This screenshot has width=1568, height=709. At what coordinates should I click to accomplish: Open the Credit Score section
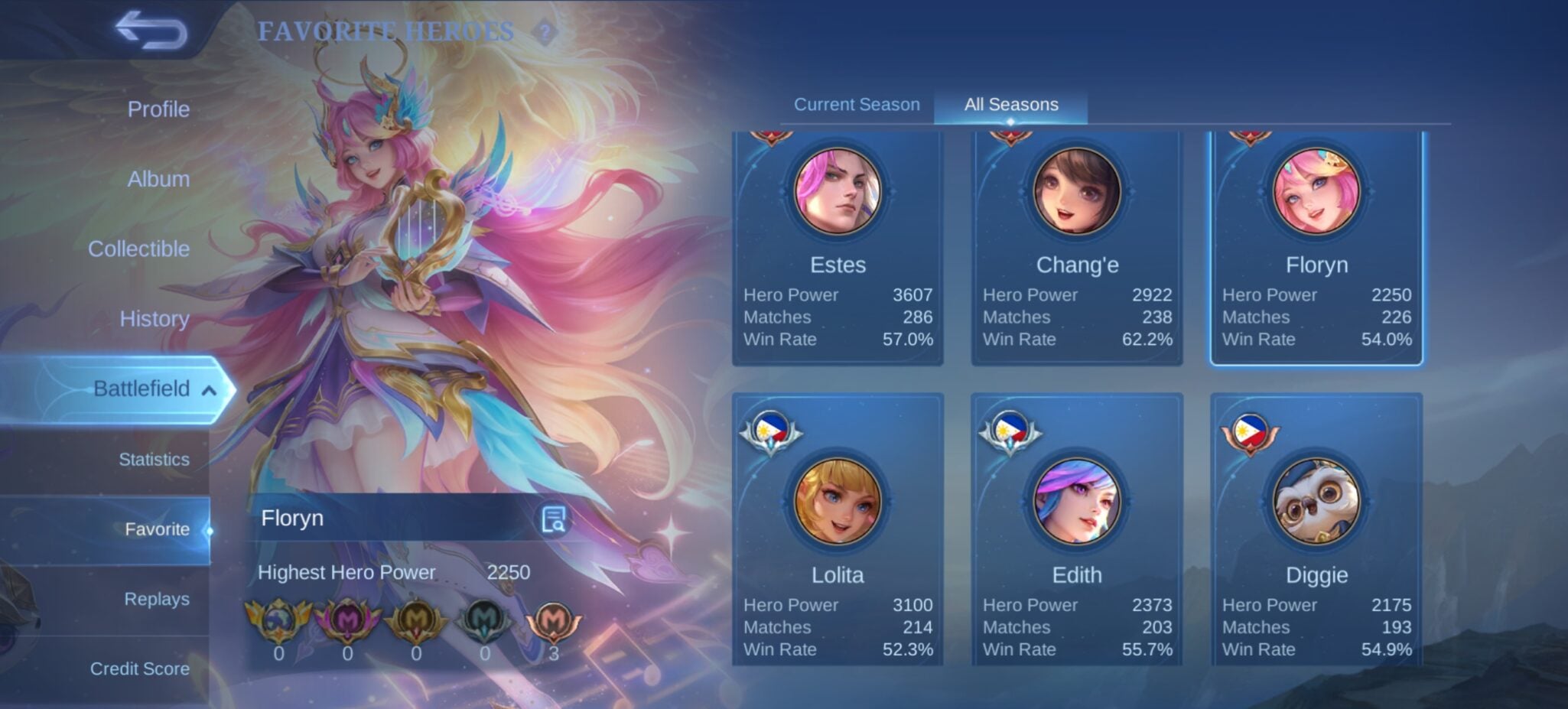(140, 668)
